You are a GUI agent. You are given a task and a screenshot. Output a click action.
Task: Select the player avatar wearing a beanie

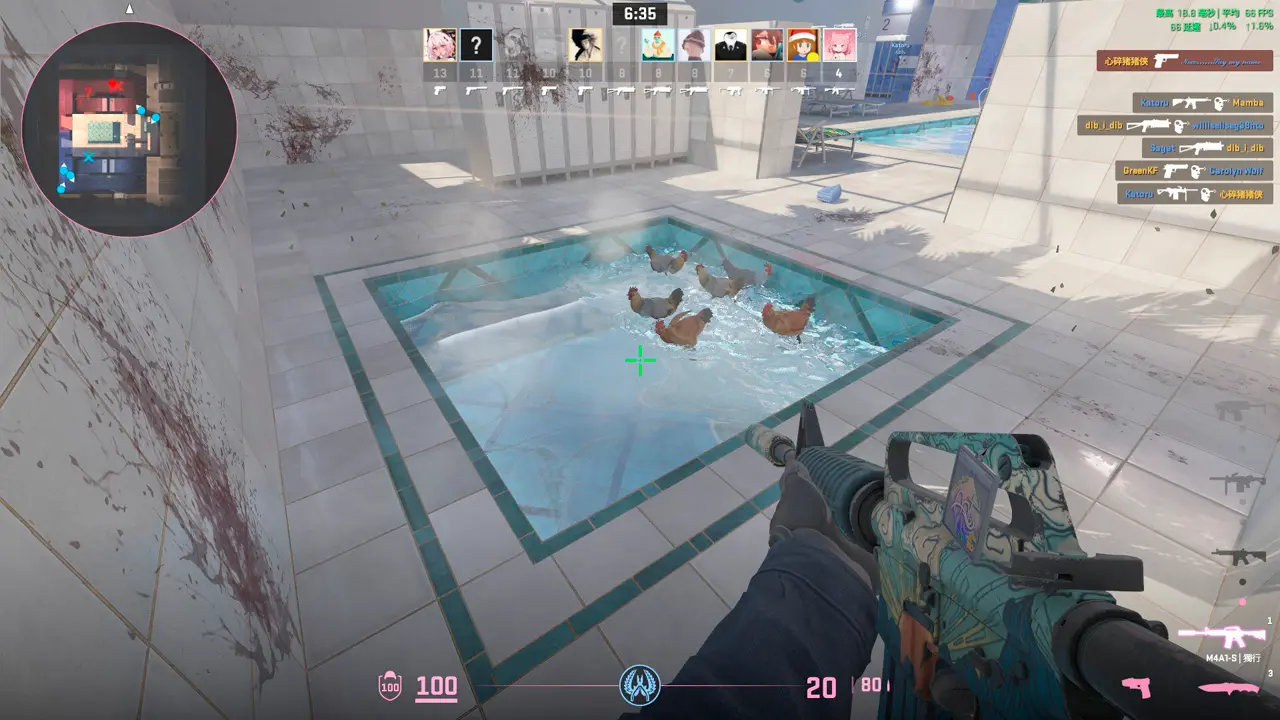[694, 45]
